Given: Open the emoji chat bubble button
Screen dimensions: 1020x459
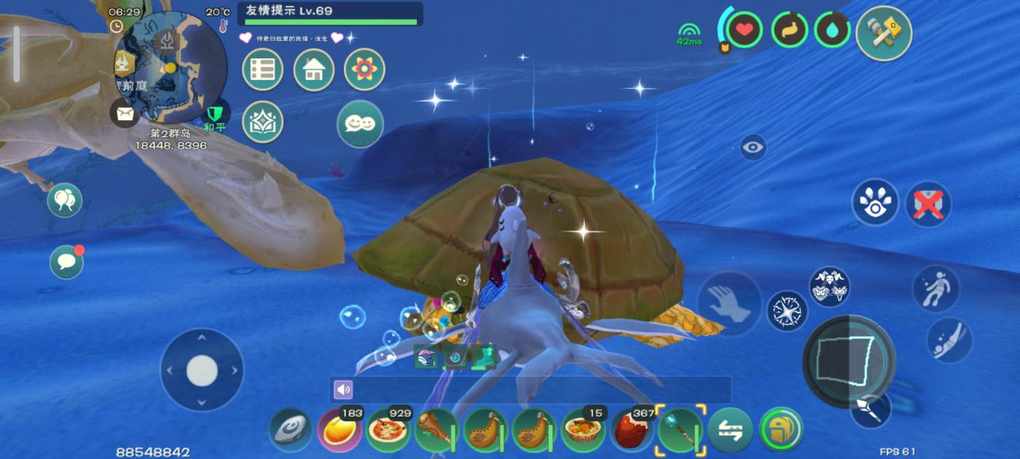Looking at the screenshot, I should [x=360, y=123].
